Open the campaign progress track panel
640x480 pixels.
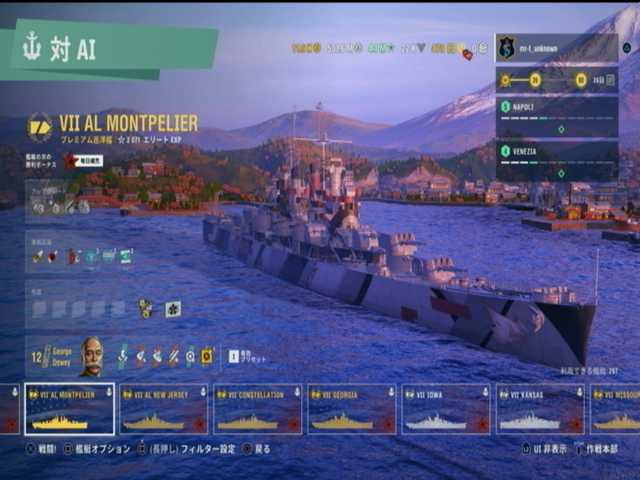[x=556, y=80]
